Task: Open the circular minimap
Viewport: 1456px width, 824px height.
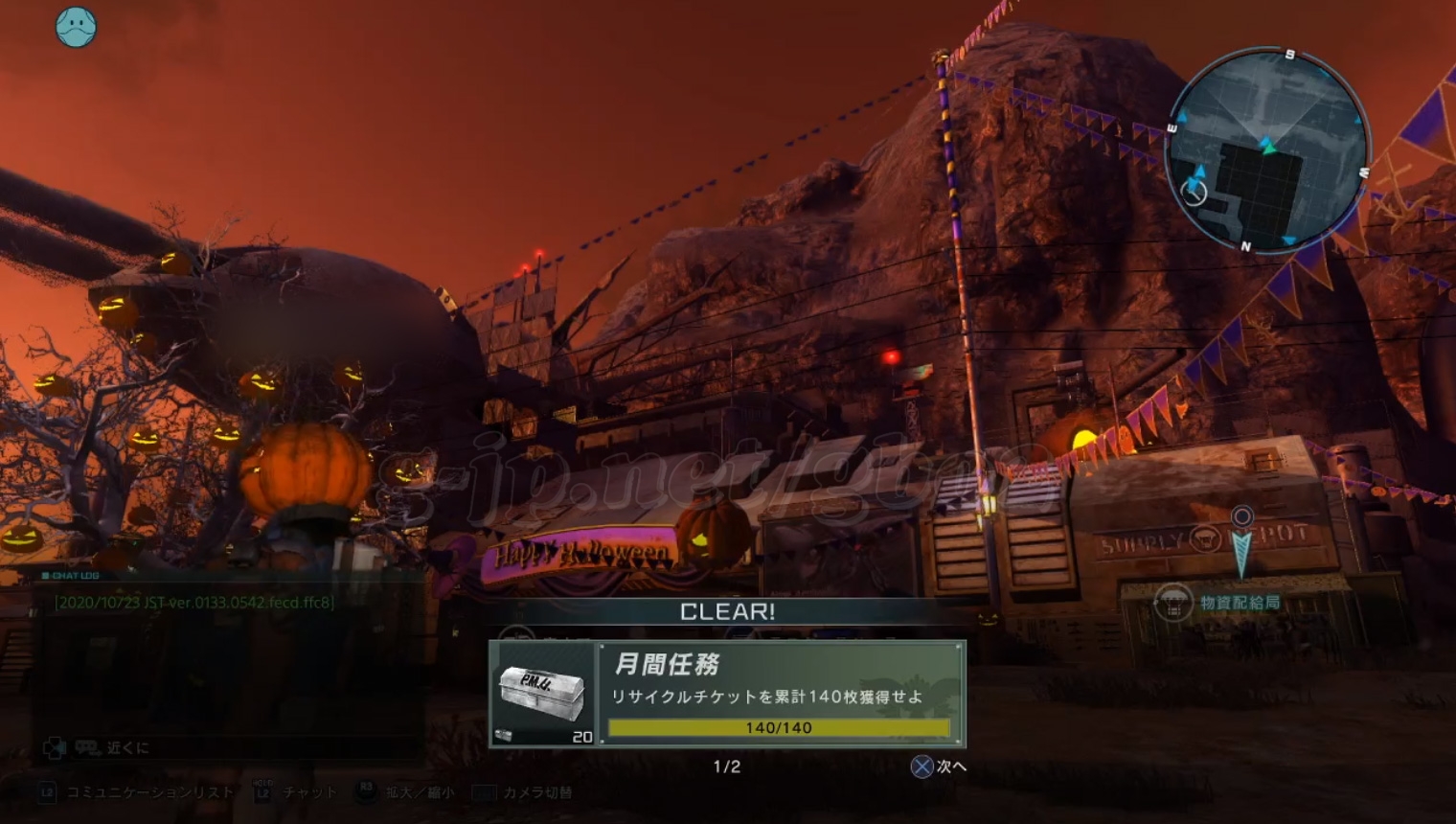Action: (x=1267, y=151)
